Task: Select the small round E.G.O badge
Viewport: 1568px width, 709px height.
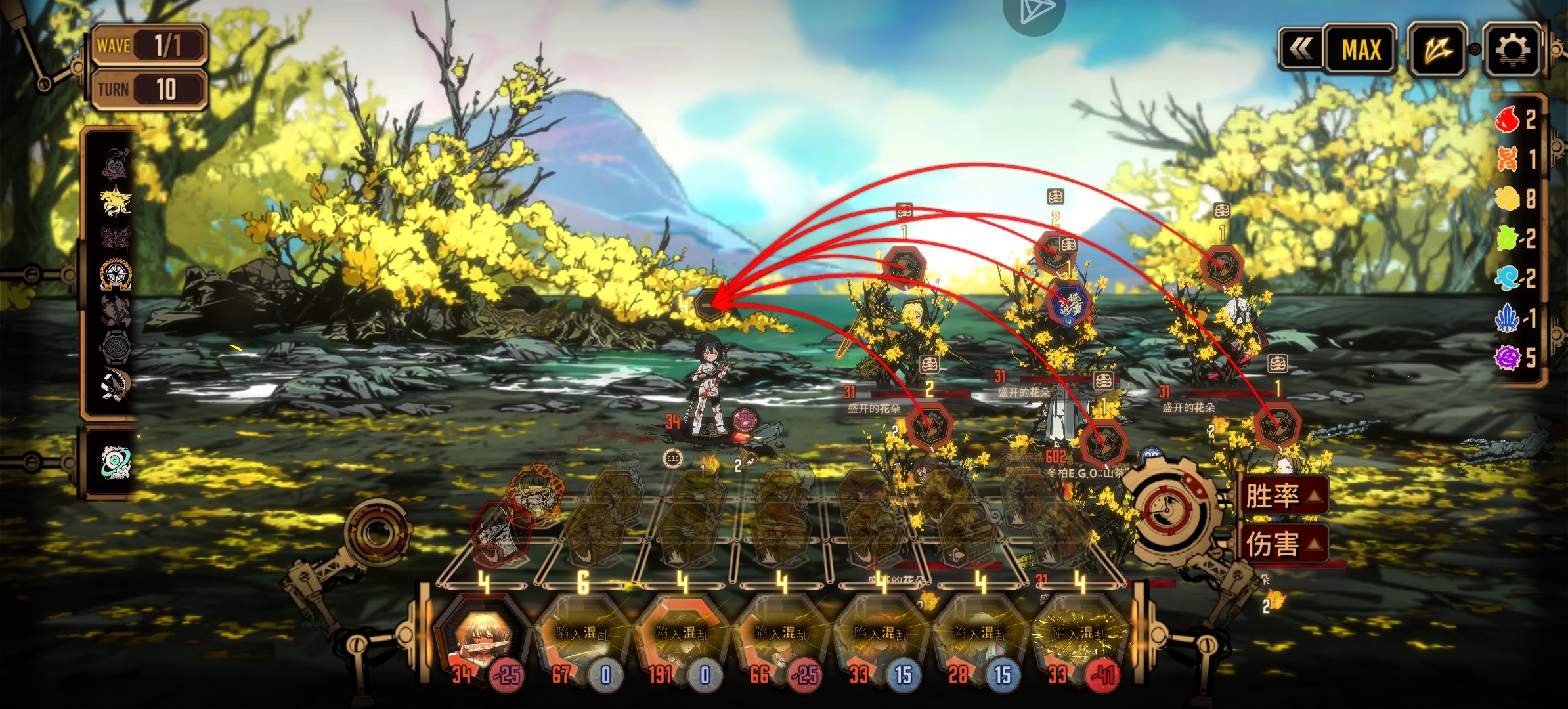Action: [672, 458]
